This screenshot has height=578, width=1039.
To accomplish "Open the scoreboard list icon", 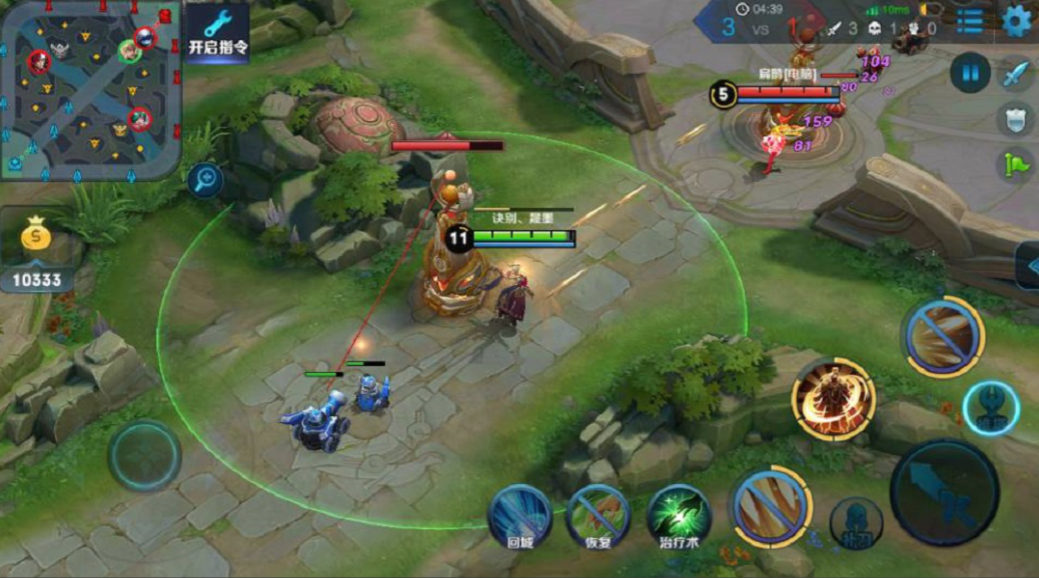I will pyautogui.click(x=969, y=21).
